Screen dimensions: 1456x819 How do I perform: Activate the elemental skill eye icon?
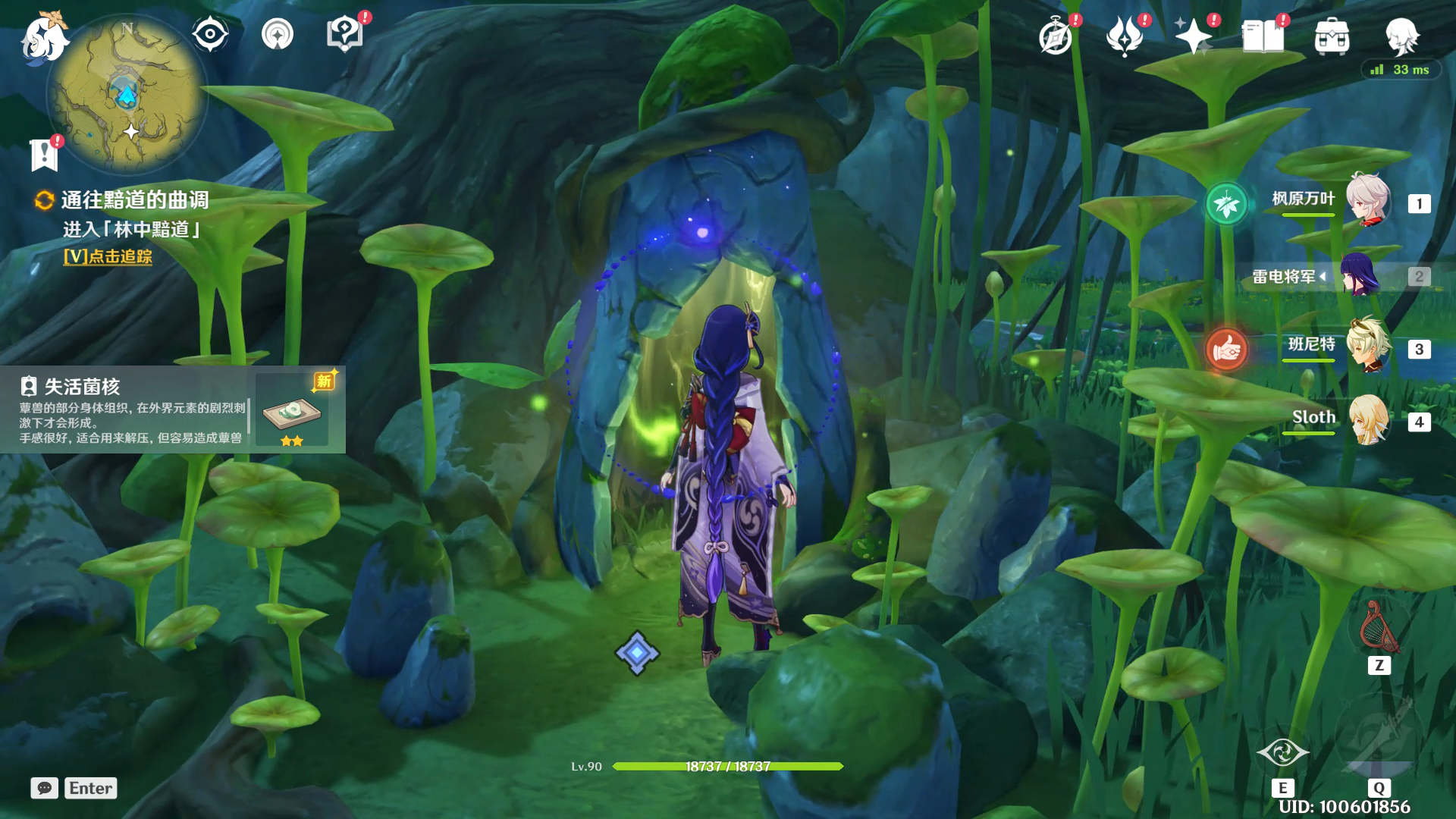coord(1282,752)
